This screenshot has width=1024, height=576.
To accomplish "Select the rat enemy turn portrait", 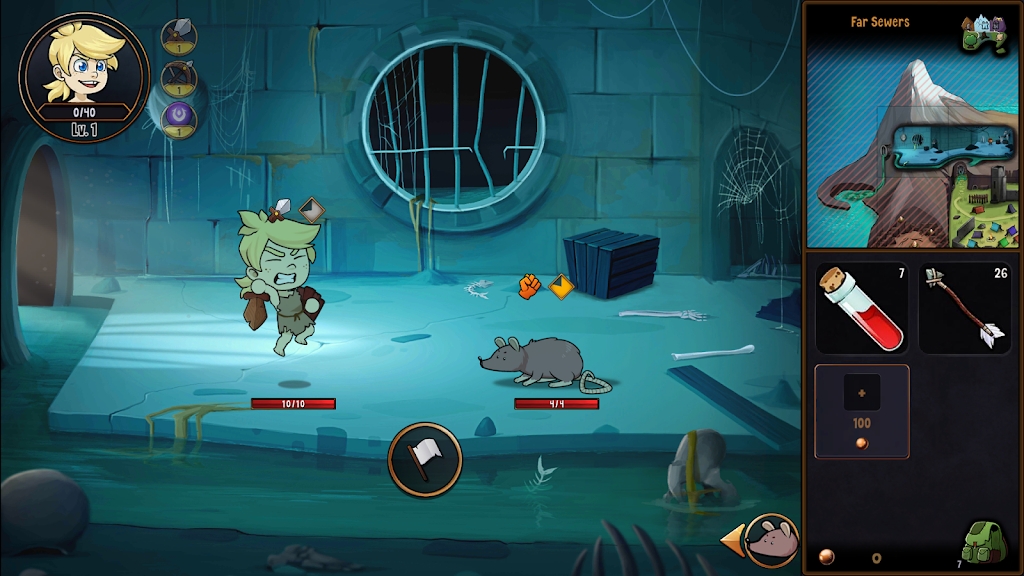I will point(772,541).
